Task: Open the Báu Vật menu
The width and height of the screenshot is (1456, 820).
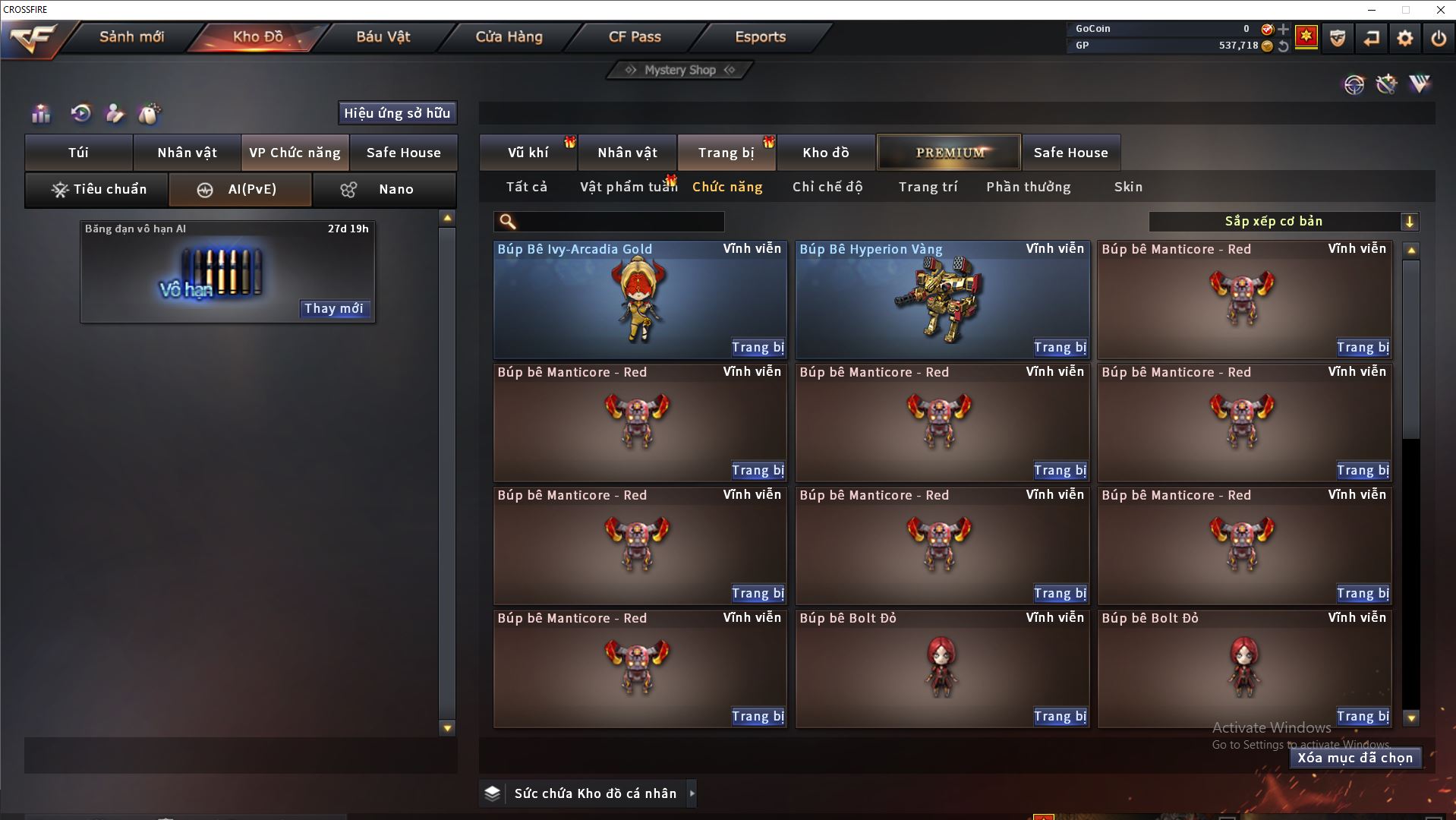Action: (383, 36)
